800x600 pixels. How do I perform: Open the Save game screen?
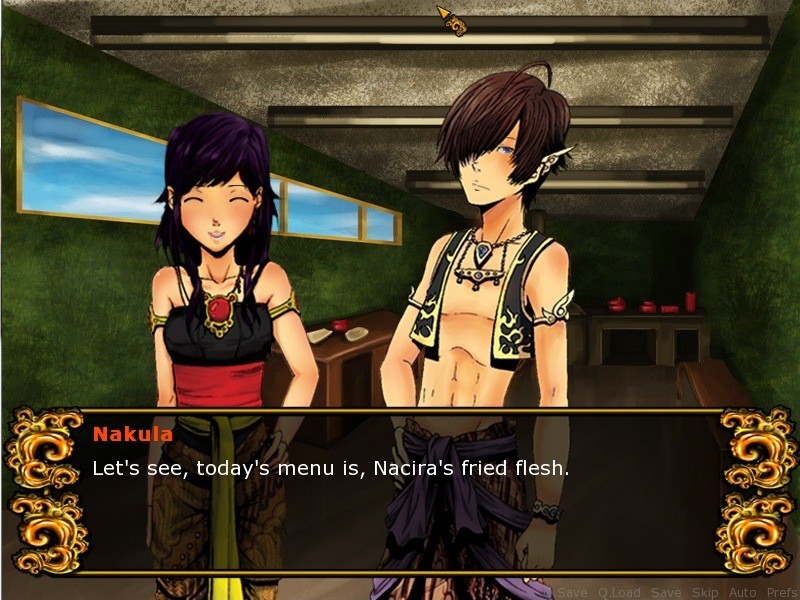tap(665, 593)
